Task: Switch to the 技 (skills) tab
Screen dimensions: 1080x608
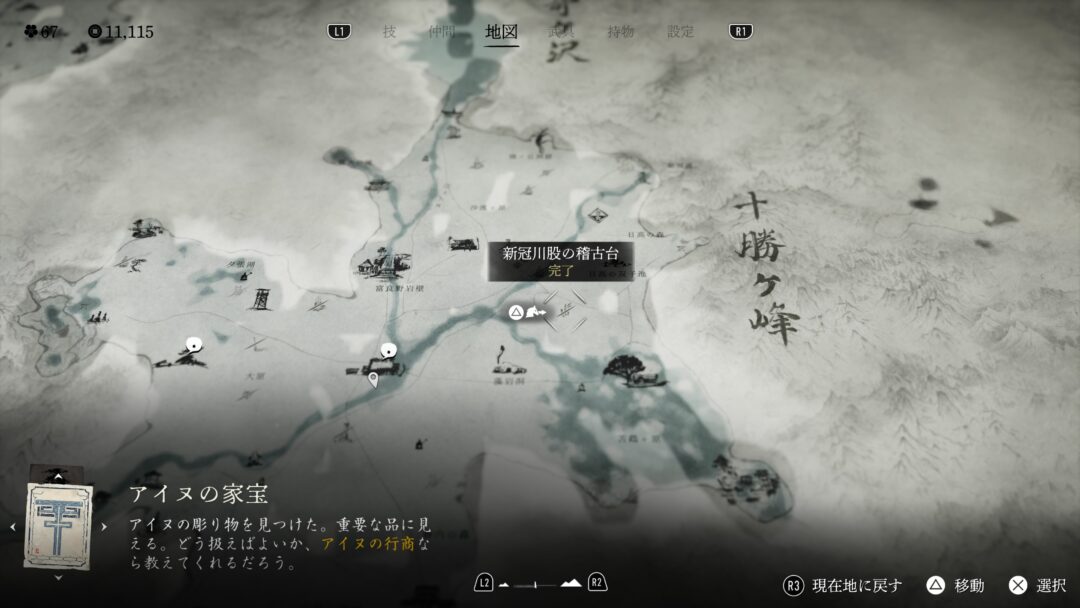Action: click(x=389, y=32)
